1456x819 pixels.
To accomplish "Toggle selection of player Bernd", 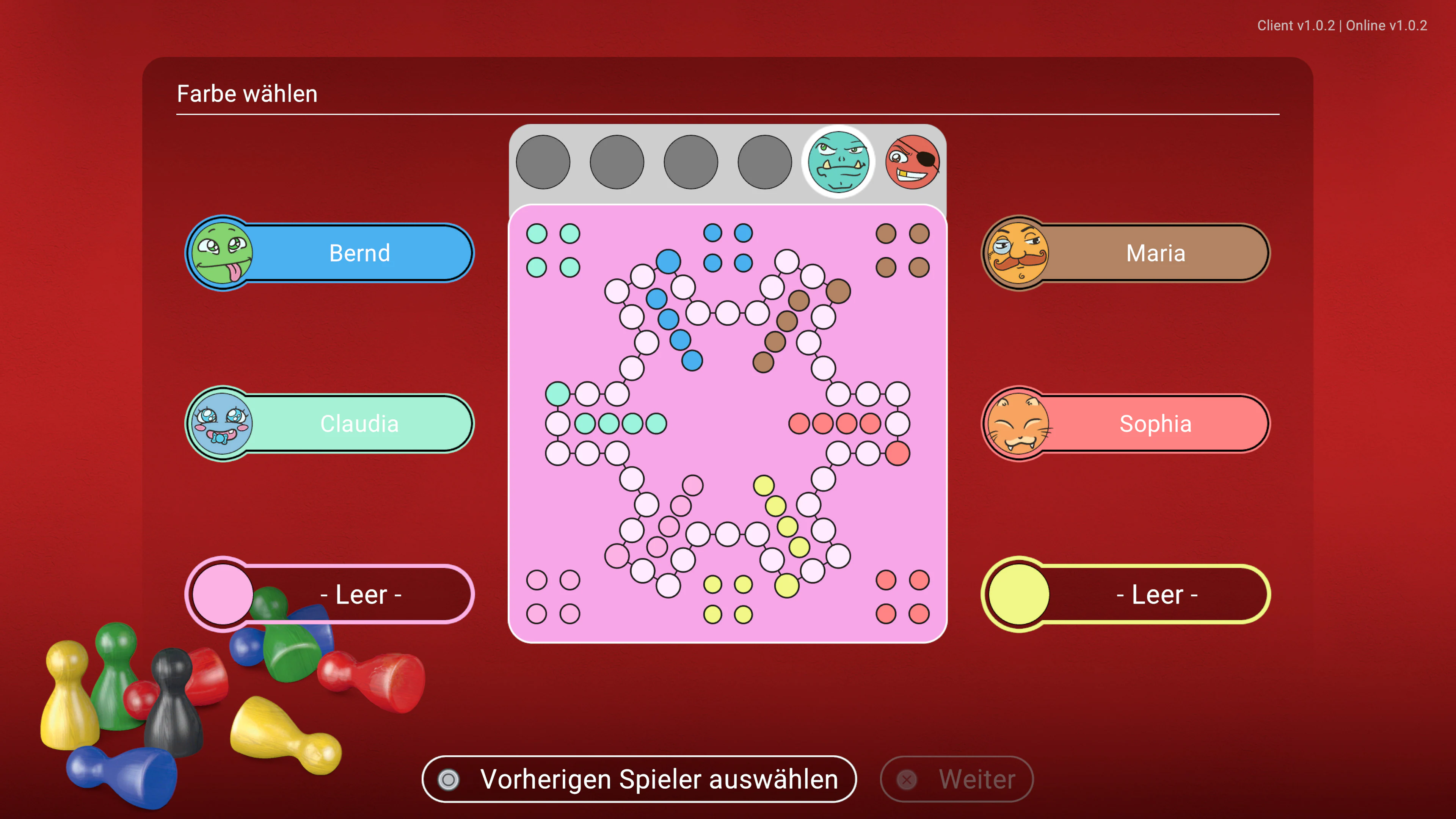I will coord(359,253).
